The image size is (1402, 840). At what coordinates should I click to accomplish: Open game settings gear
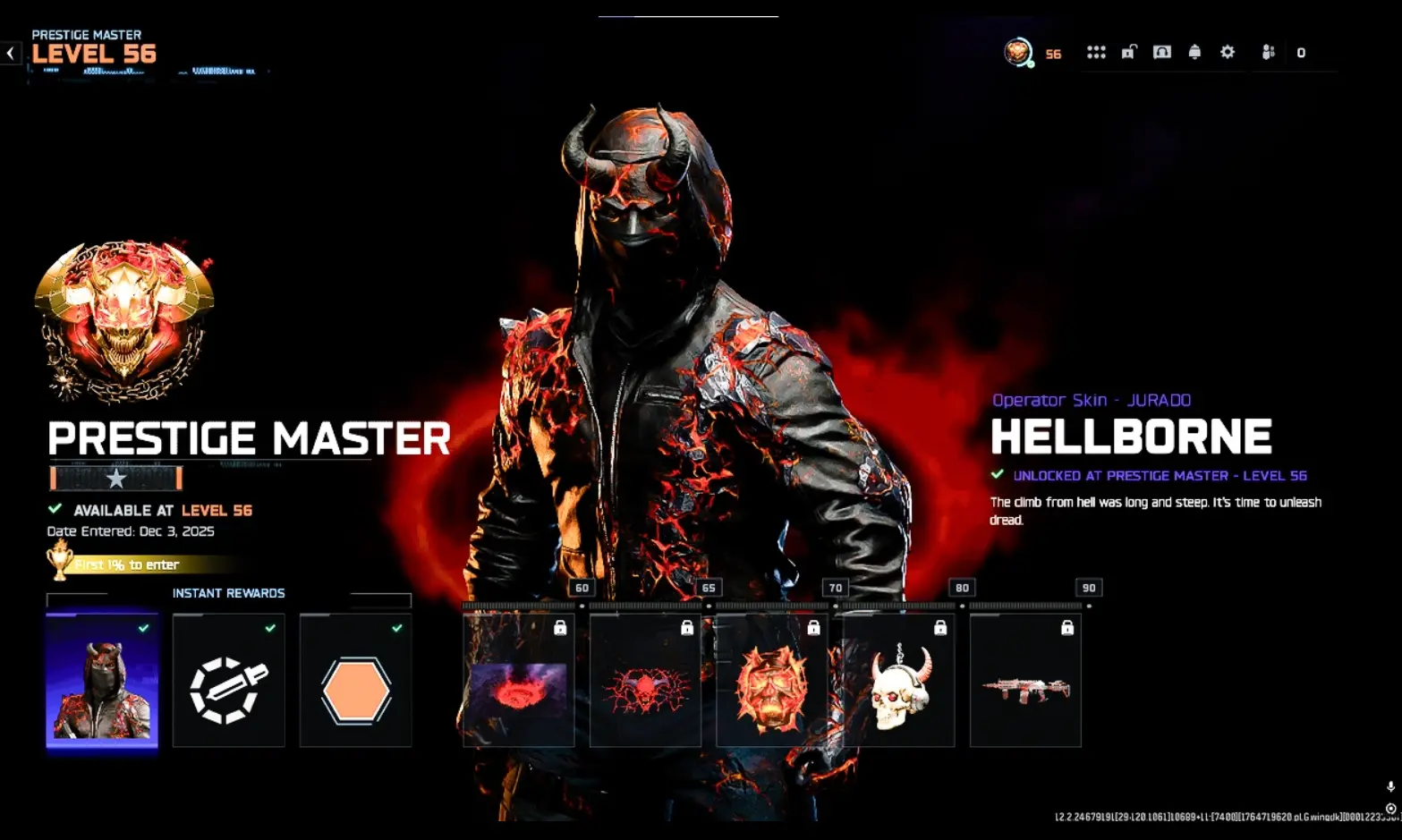tap(1227, 52)
